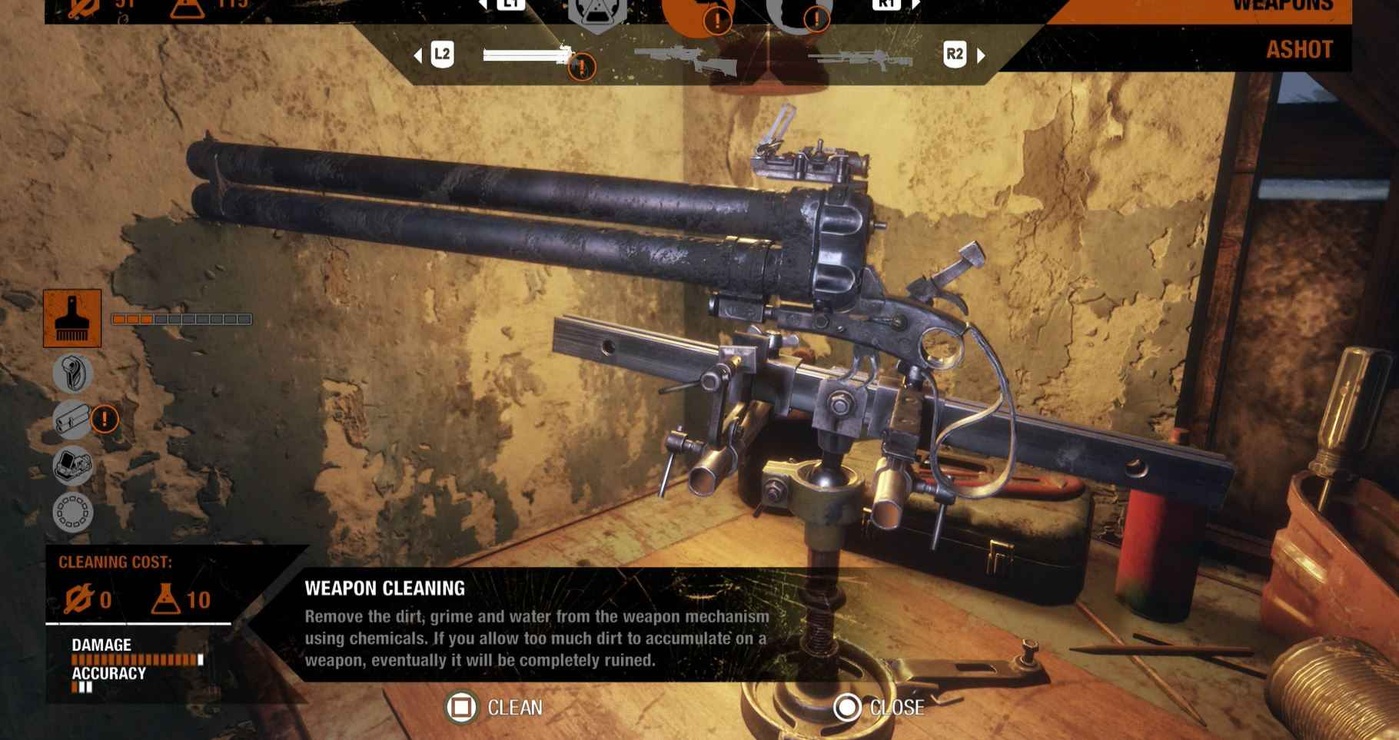Open the stock and grip modification slot

point(72,374)
